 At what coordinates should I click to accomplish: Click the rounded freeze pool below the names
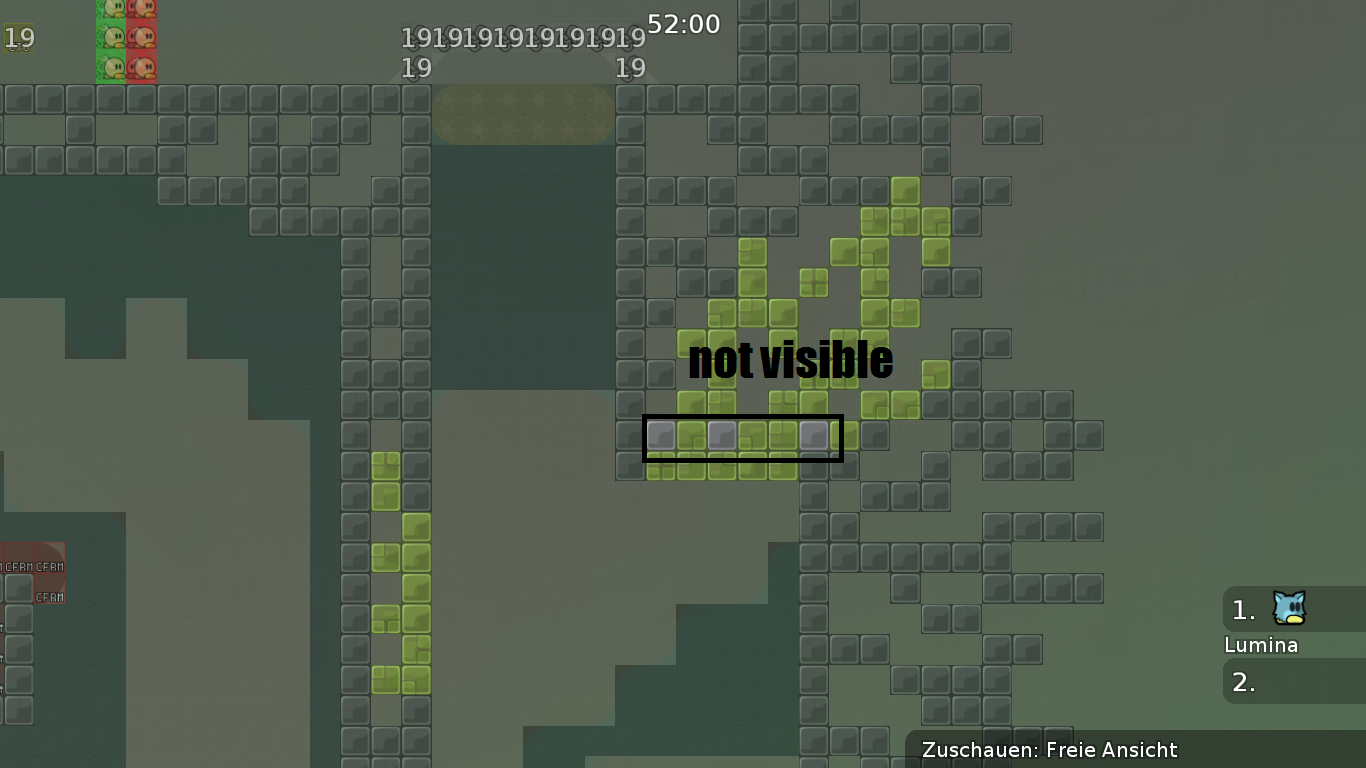pyautogui.click(x=523, y=115)
